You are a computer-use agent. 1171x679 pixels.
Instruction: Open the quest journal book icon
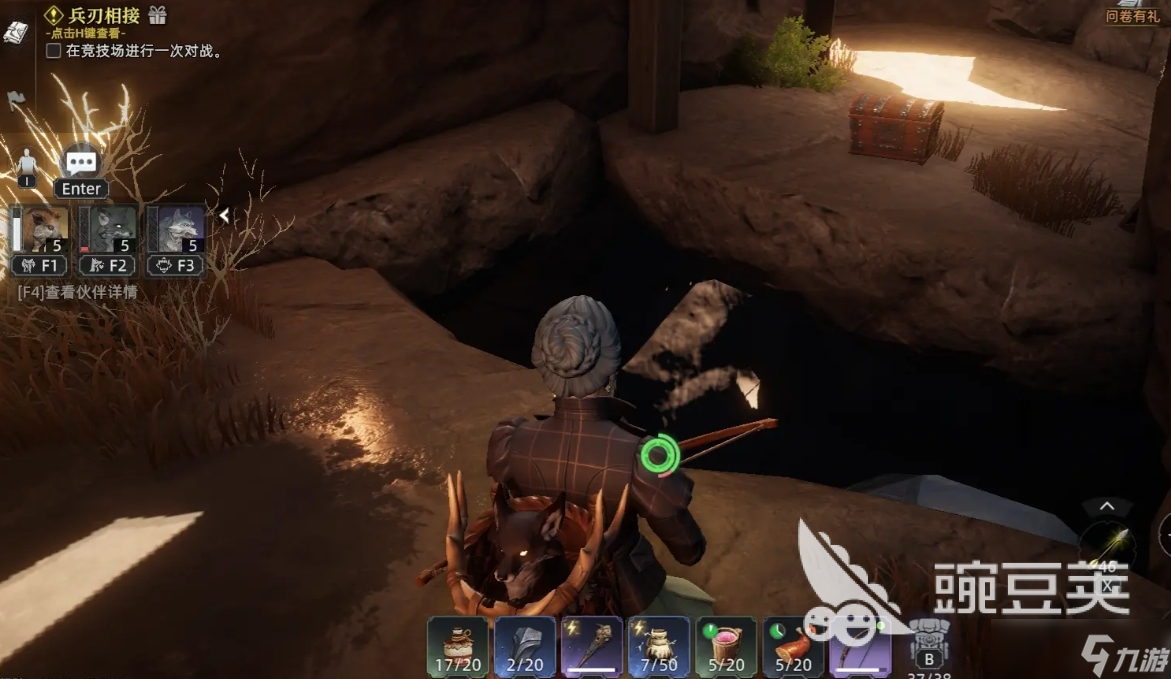coord(16,32)
